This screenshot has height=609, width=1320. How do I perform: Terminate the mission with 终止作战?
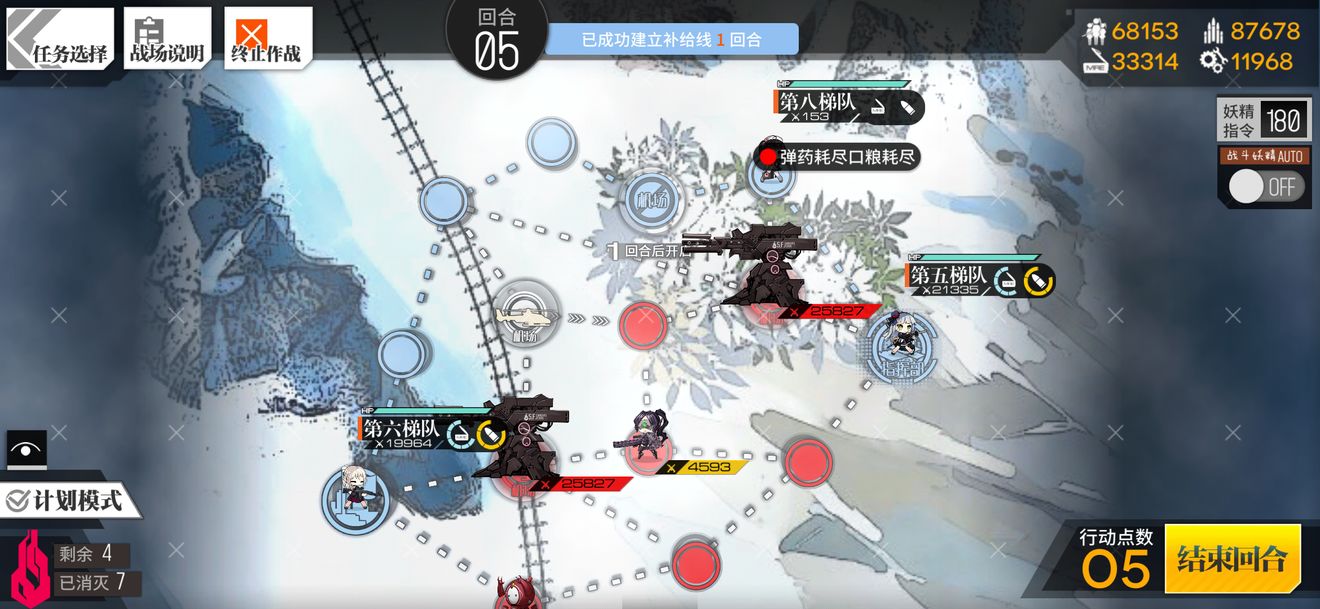267,40
